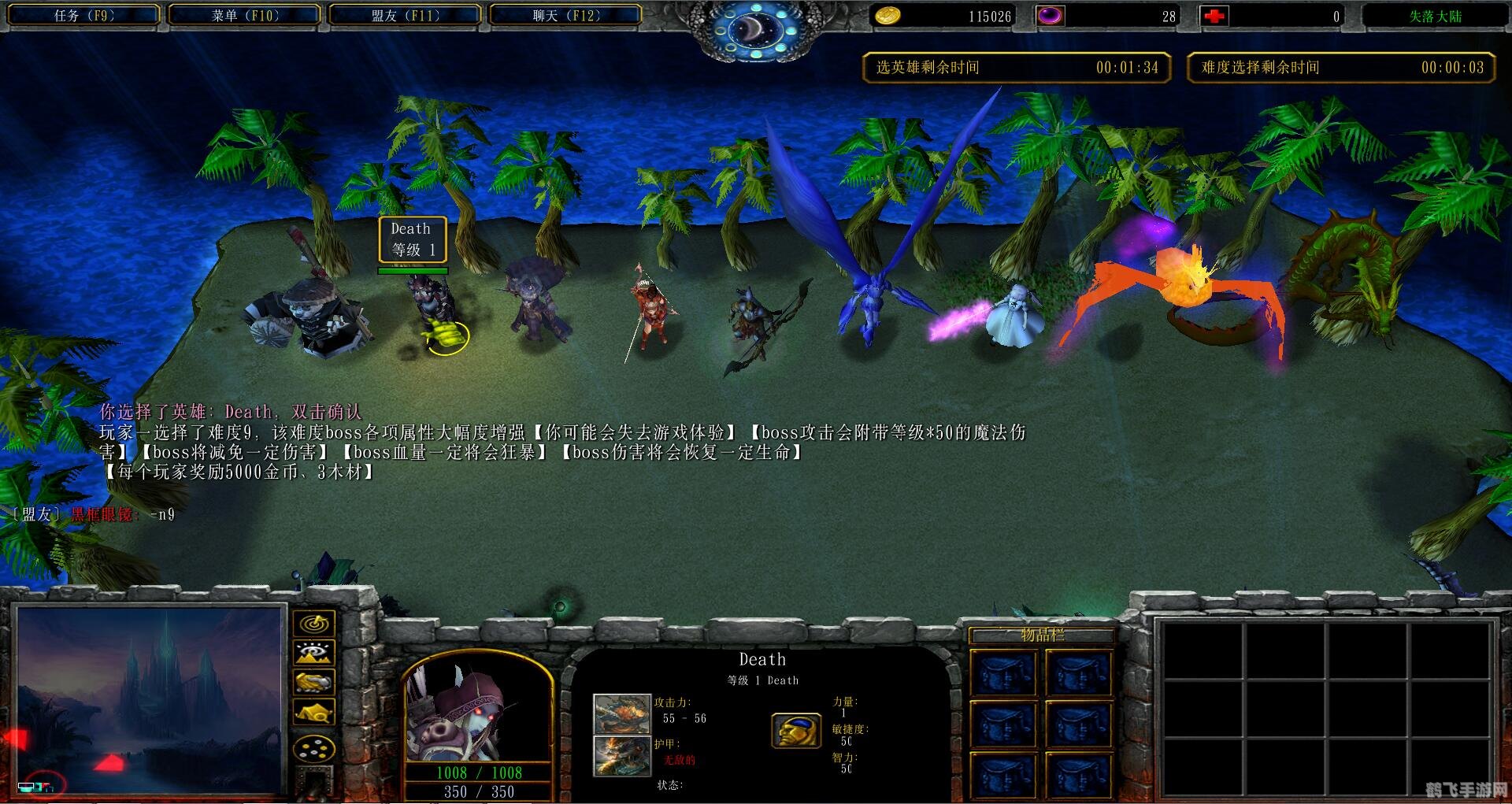The image size is (1512, 804).
Task: Toggle minimap terrain display (eye over mountains)
Action: pos(314,653)
